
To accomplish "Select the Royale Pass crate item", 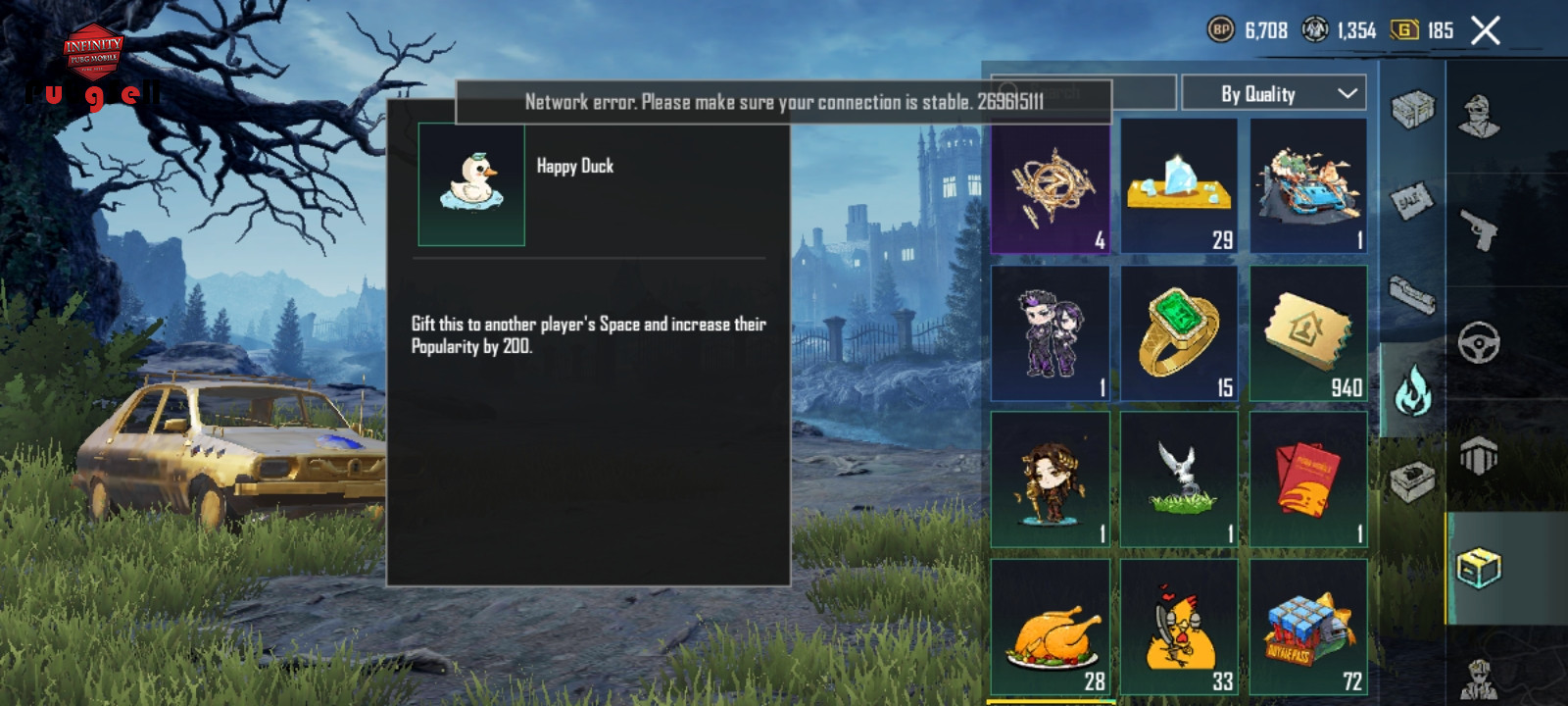I will 1308,628.
